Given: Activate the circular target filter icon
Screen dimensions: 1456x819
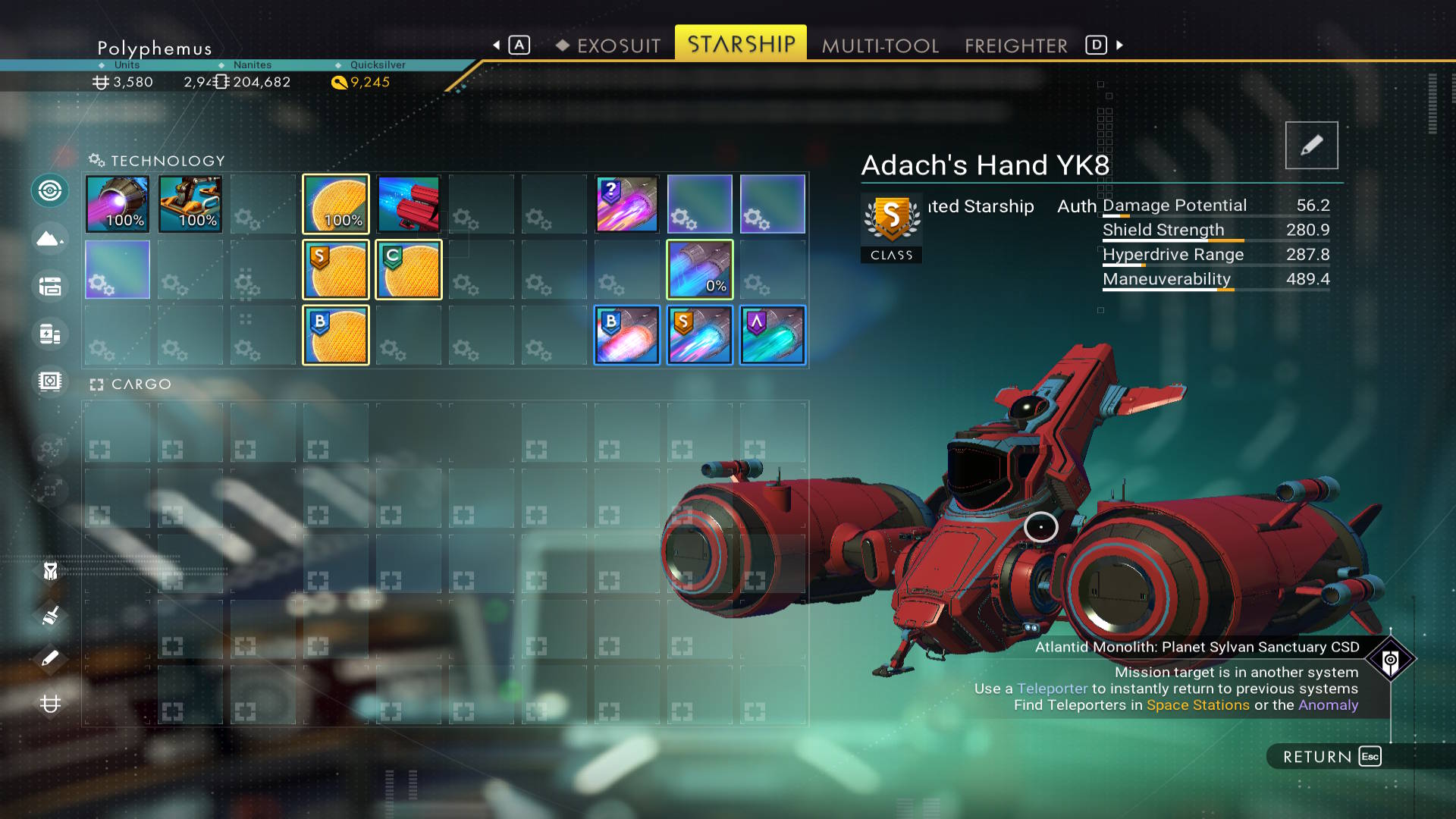Looking at the screenshot, I should (x=50, y=190).
